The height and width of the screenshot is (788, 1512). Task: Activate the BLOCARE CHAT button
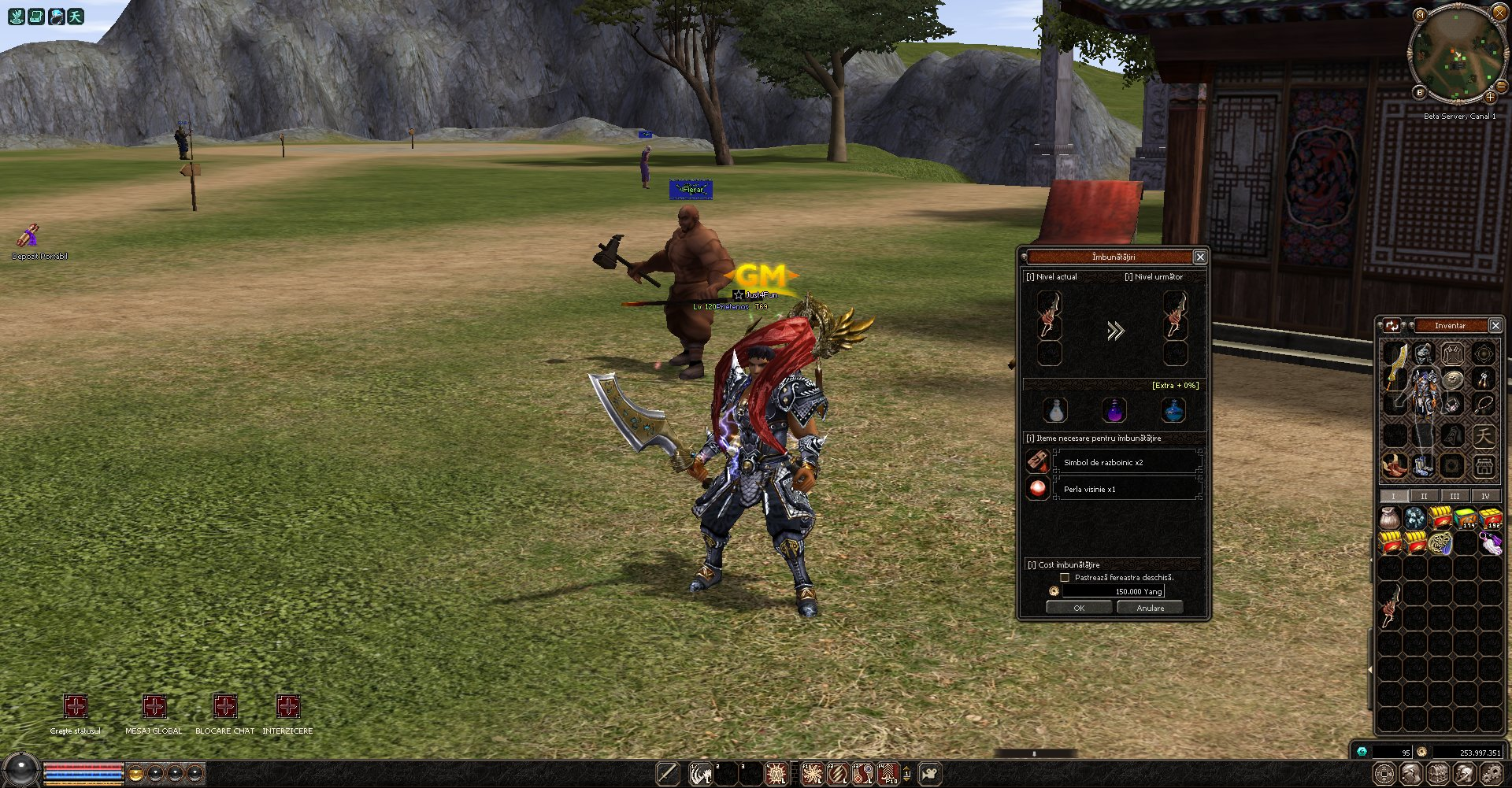click(x=224, y=706)
